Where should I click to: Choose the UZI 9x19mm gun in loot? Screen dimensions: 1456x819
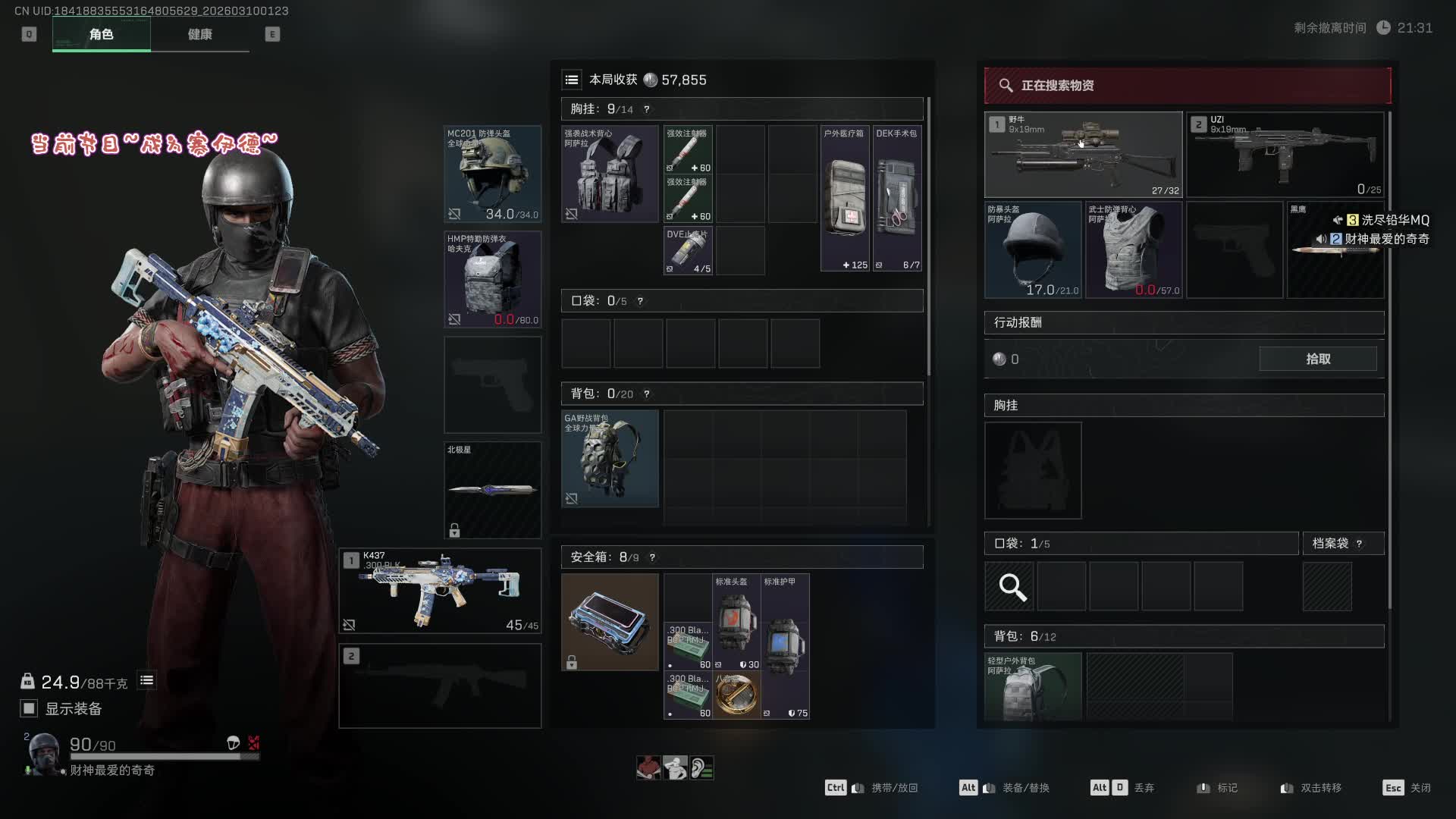point(1285,155)
